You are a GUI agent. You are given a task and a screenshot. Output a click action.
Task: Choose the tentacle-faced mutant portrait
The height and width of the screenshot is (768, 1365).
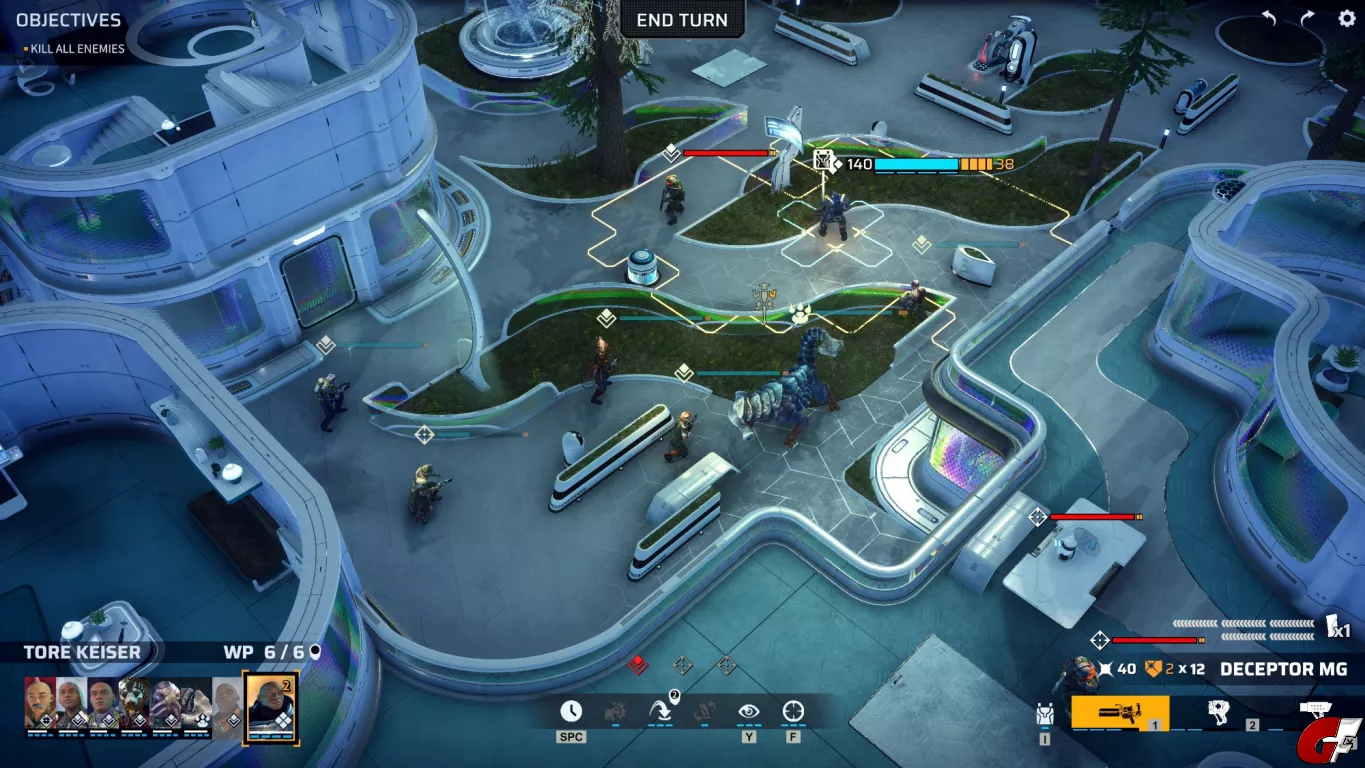coord(165,705)
